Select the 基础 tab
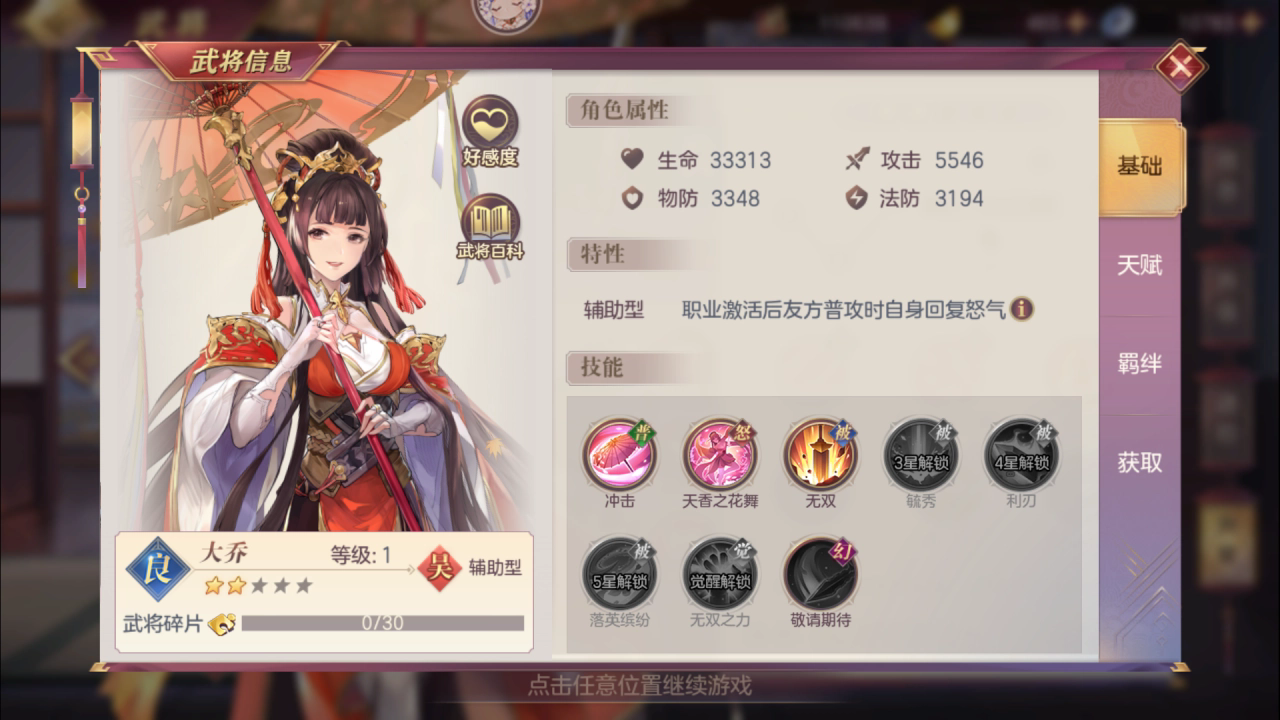Viewport: 1280px width, 720px height. (x=1140, y=168)
